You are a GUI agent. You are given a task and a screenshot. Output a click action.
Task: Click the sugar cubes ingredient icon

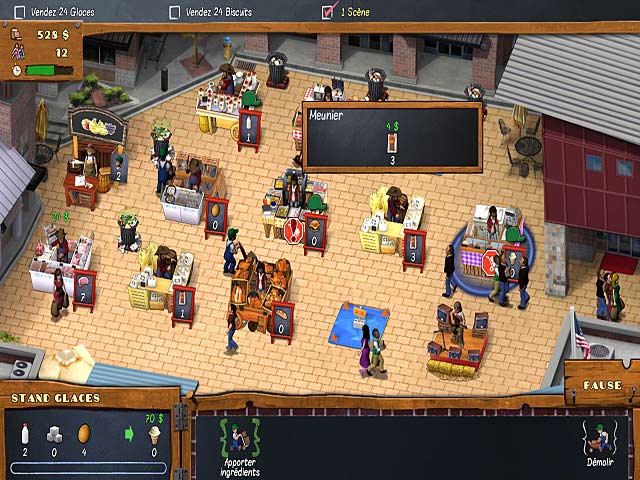point(56,433)
